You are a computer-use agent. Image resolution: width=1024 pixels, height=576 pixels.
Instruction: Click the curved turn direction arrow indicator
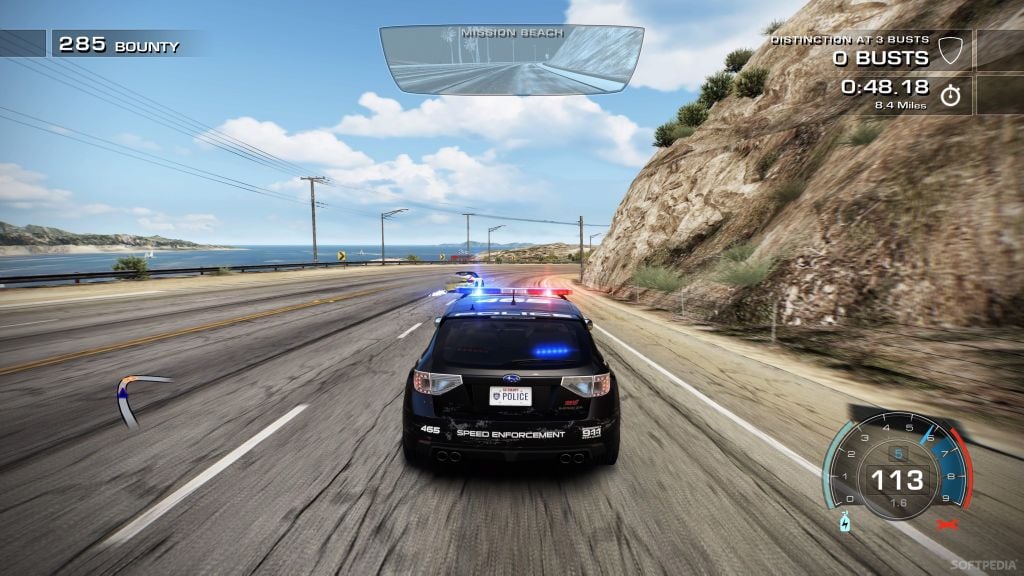click(x=135, y=397)
